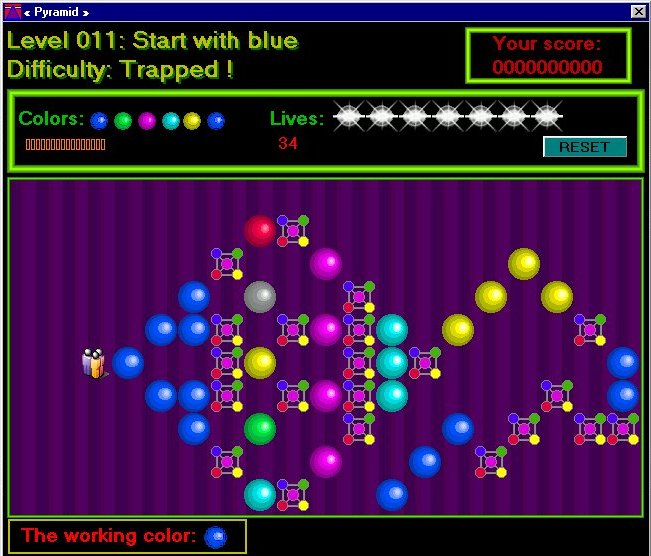The height and width of the screenshot is (556, 651).
Task: Close the Pyramid game window
Action: click(638, 11)
